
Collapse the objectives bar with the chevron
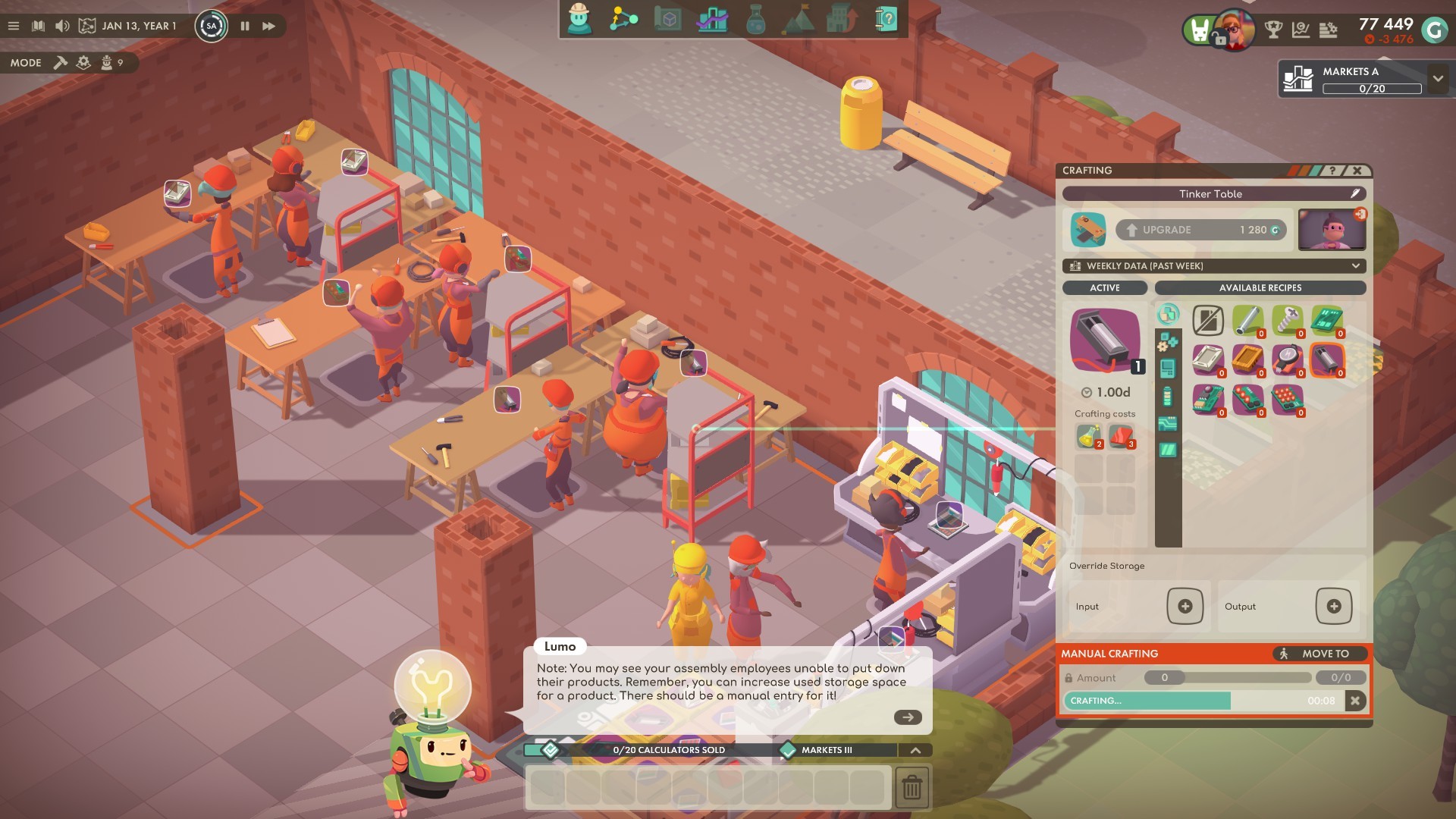pyautogui.click(x=917, y=749)
